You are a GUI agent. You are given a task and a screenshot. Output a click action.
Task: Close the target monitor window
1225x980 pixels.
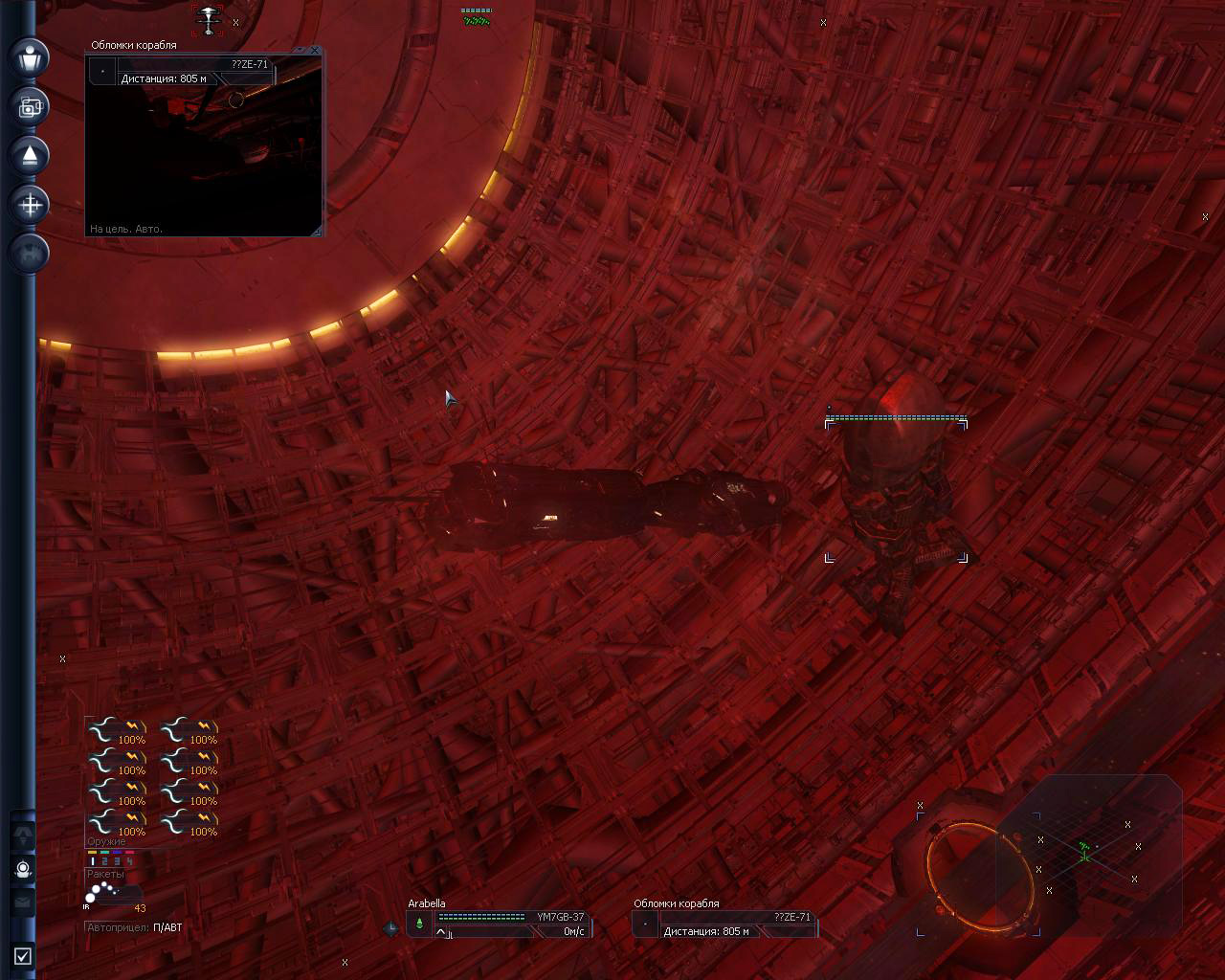(x=315, y=51)
